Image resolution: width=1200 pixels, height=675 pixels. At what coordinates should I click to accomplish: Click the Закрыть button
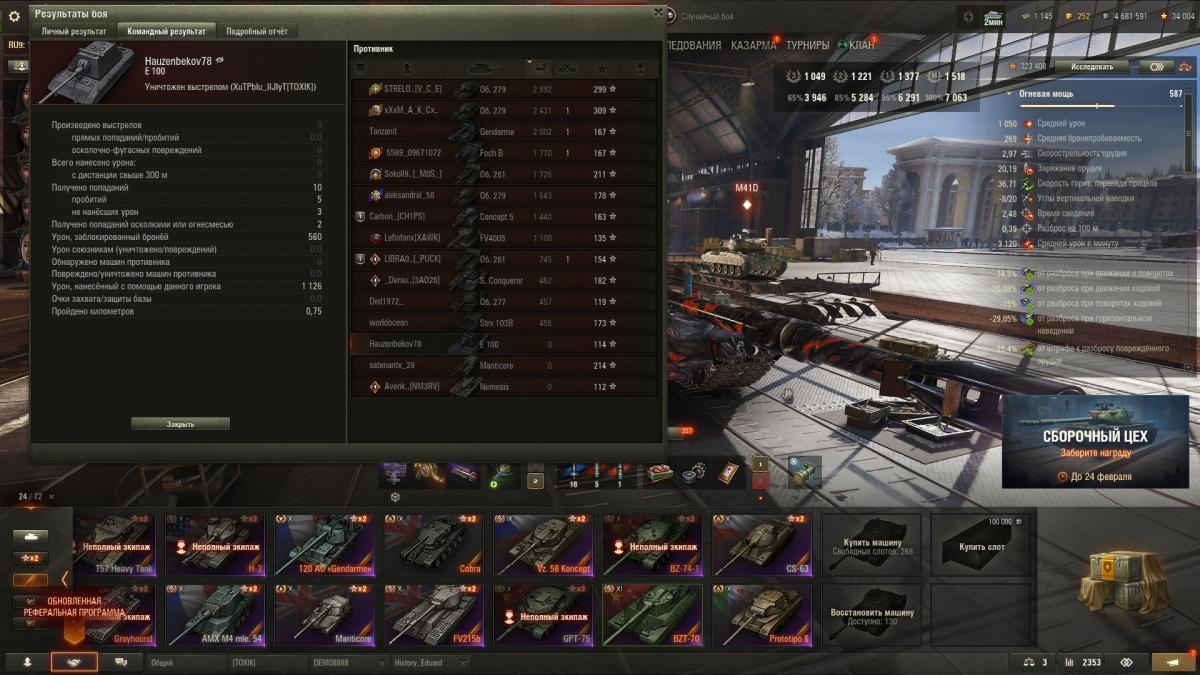pyautogui.click(x=180, y=424)
